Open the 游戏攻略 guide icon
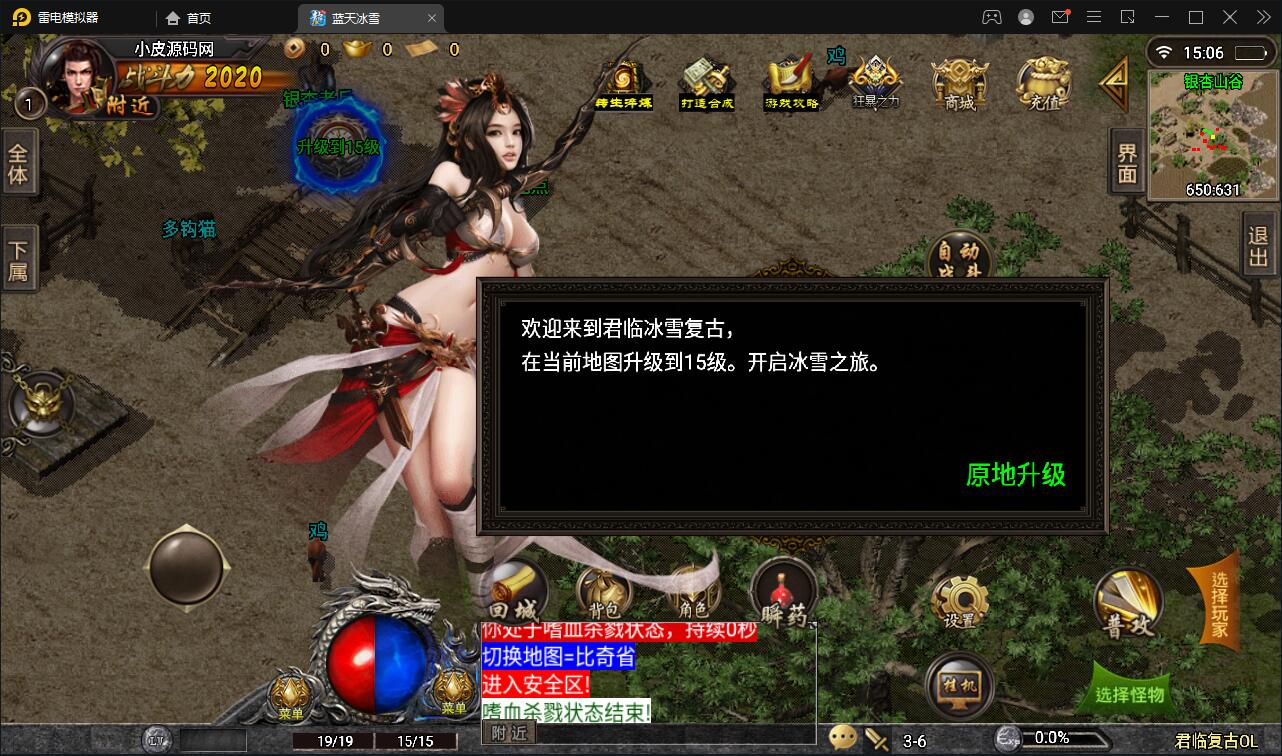Screen dimensions: 1282x756 pos(791,80)
